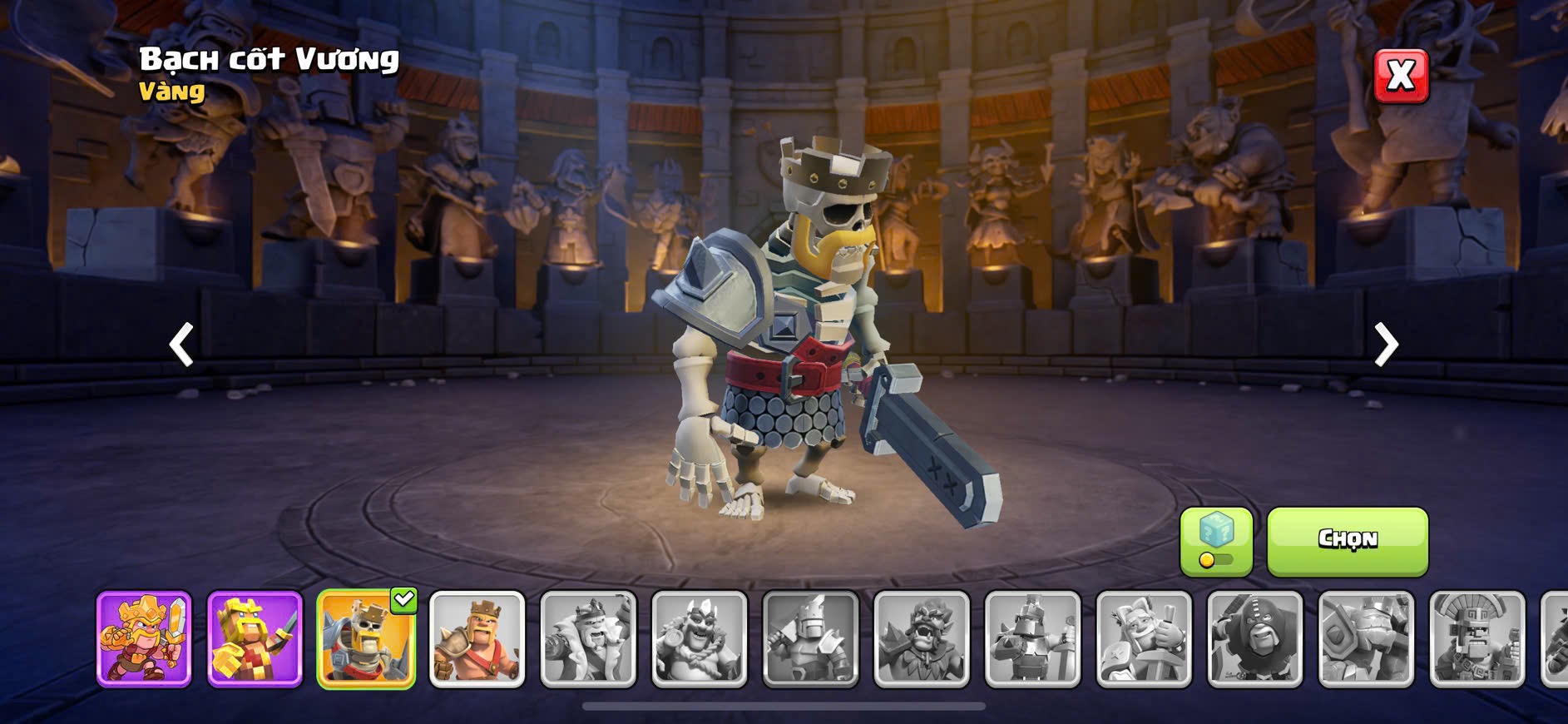Select the locked fur-coat king skin
The height and width of the screenshot is (724, 1568).
[x=588, y=639]
